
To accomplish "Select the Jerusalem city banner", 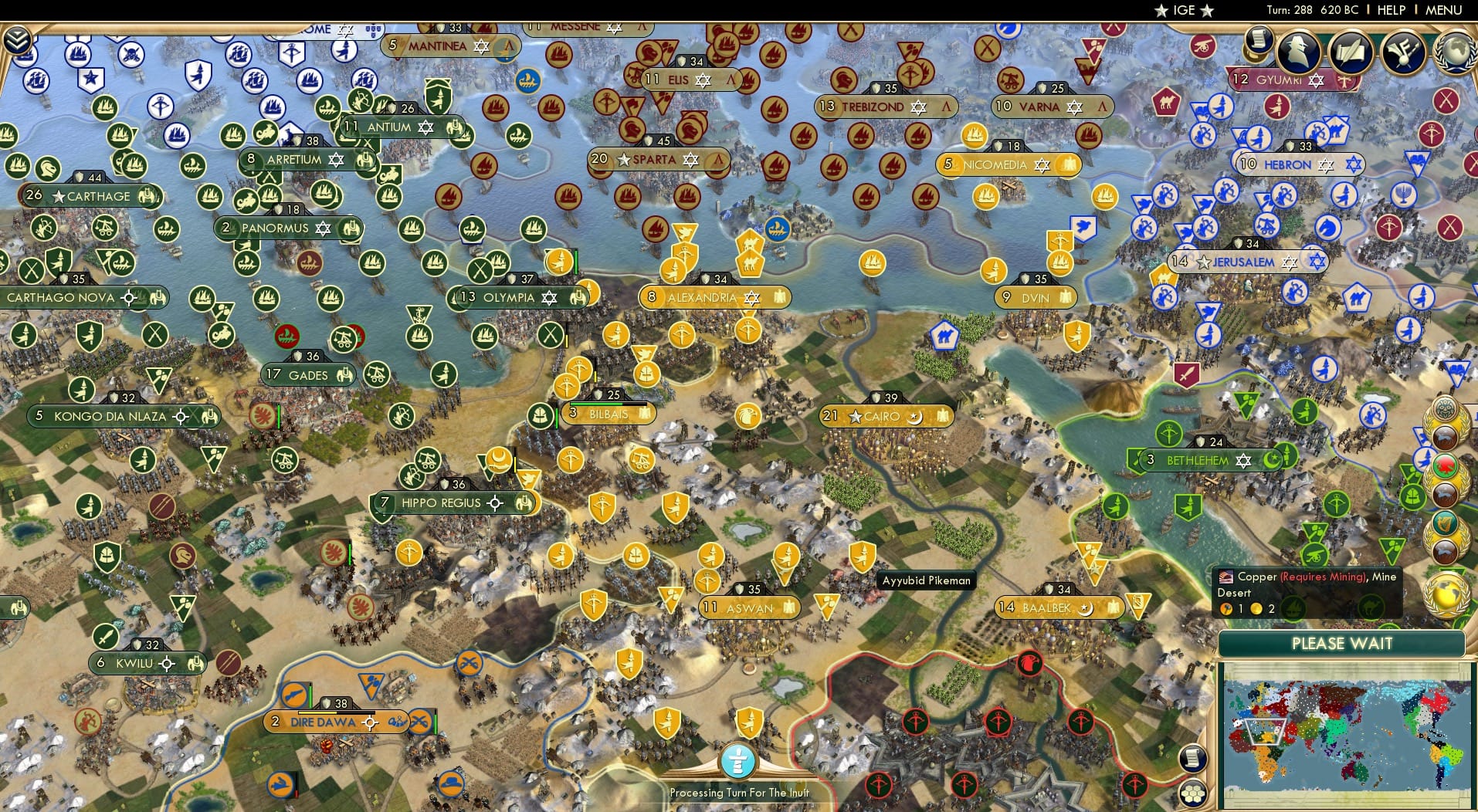I will coord(1246,262).
